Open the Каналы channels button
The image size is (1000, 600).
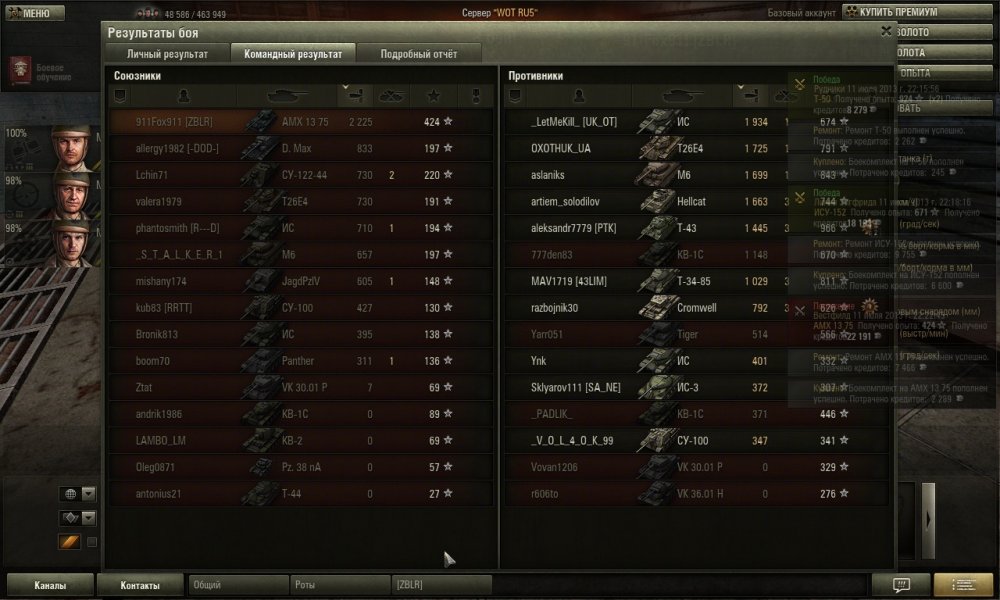click(x=50, y=585)
